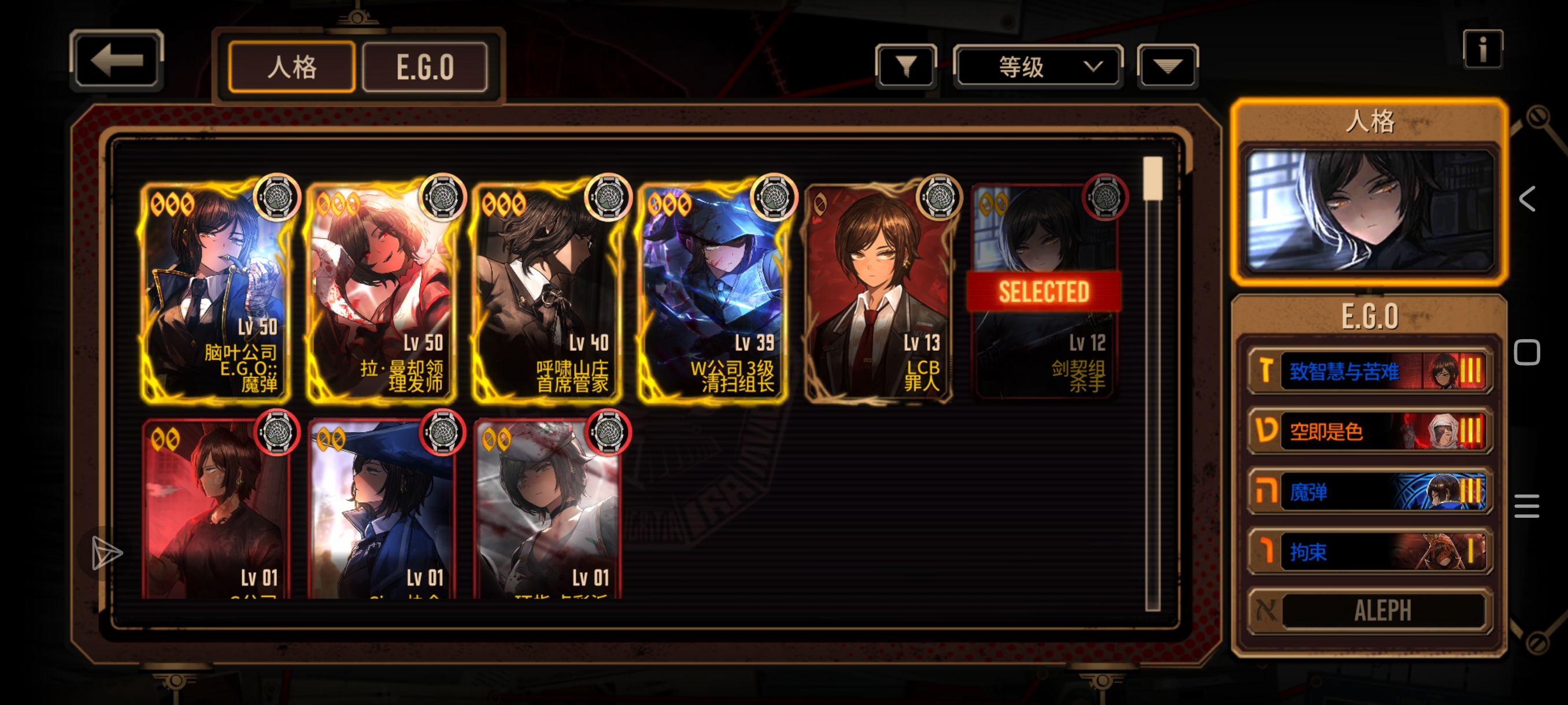Open the 致智慧与苦难 E.G.O slot

click(x=1369, y=370)
